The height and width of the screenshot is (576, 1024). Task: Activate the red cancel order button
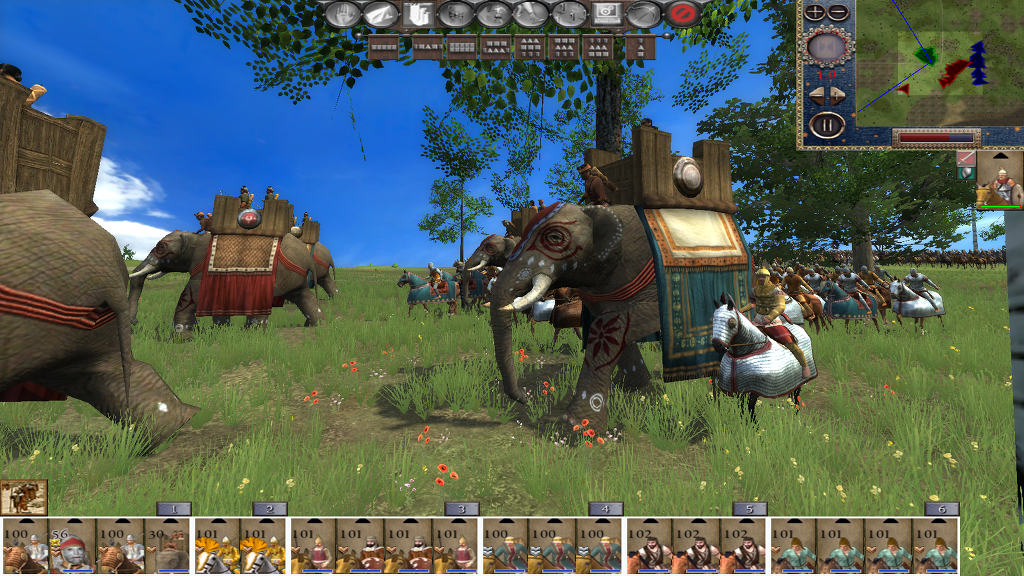[682, 14]
